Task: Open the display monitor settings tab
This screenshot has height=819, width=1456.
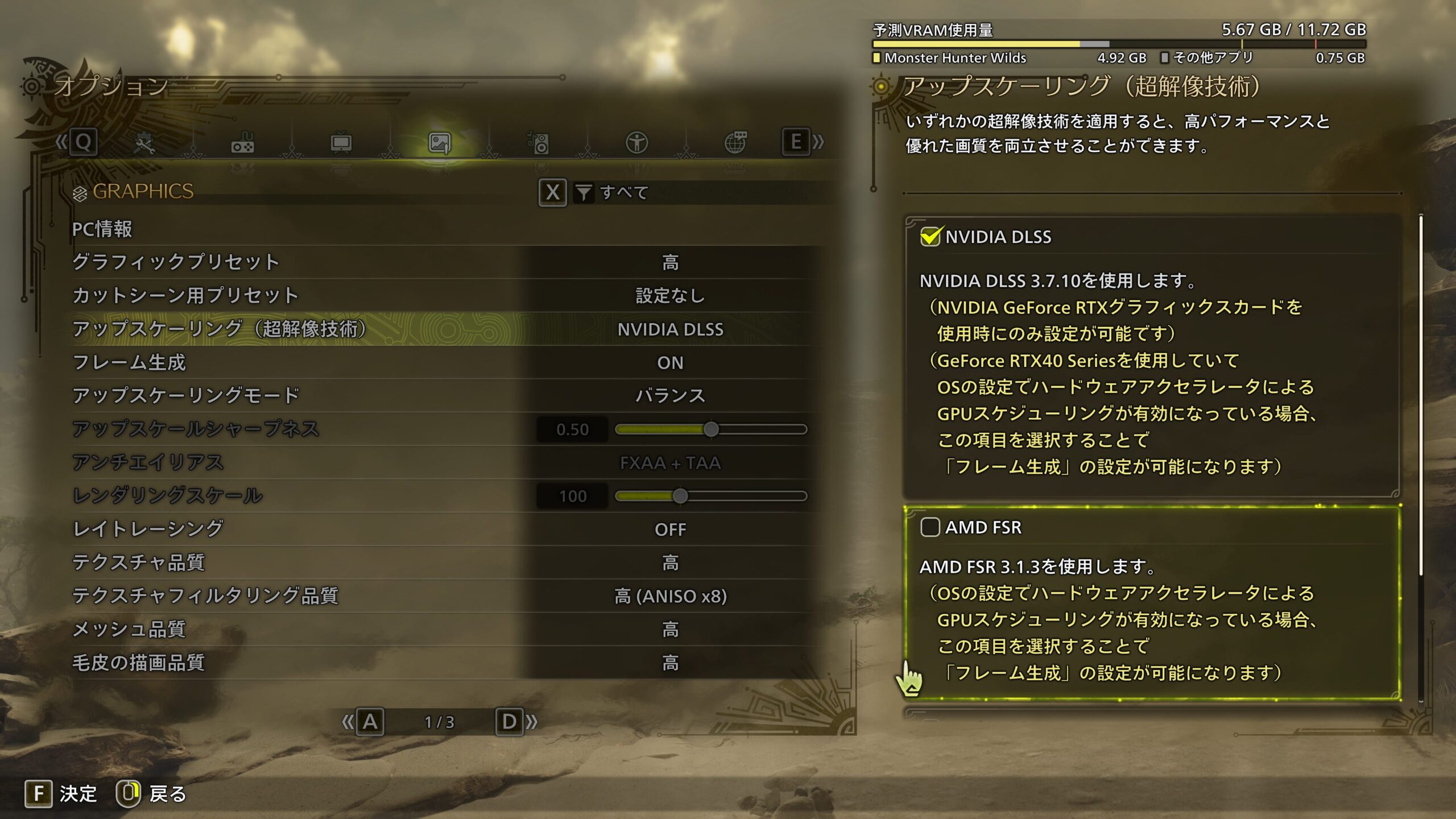Action: [x=341, y=143]
